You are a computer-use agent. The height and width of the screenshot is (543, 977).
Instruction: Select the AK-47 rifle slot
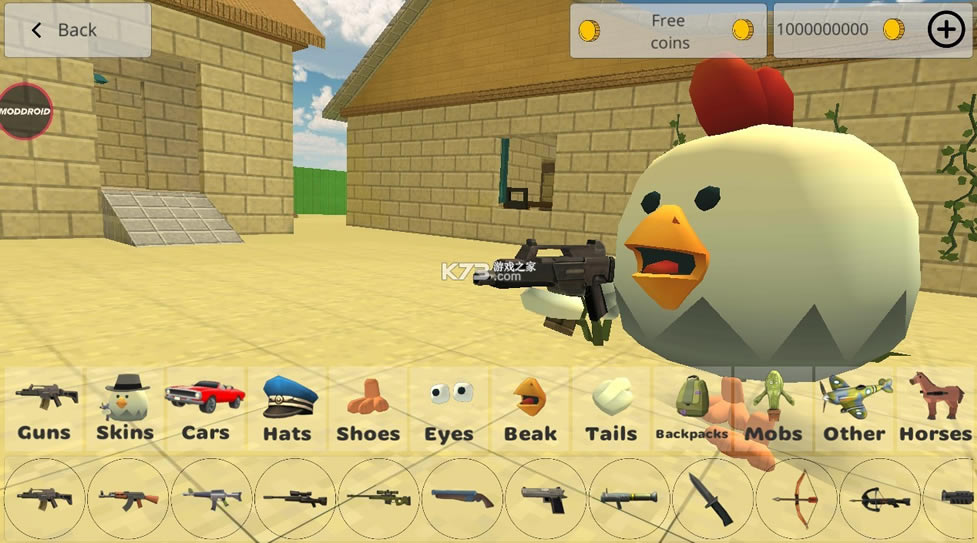pyautogui.click(x=128, y=498)
